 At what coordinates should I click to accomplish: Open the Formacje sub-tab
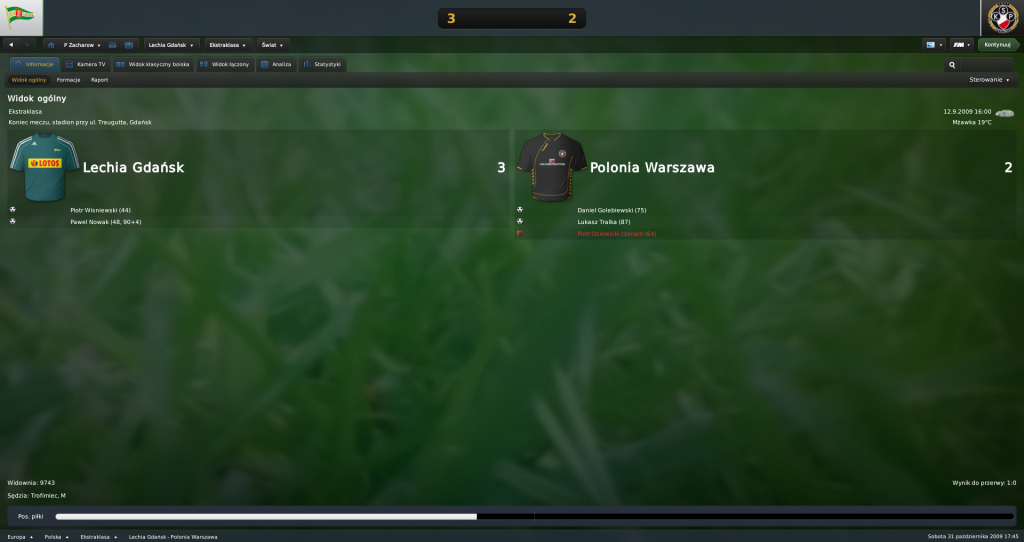[x=68, y=79]
